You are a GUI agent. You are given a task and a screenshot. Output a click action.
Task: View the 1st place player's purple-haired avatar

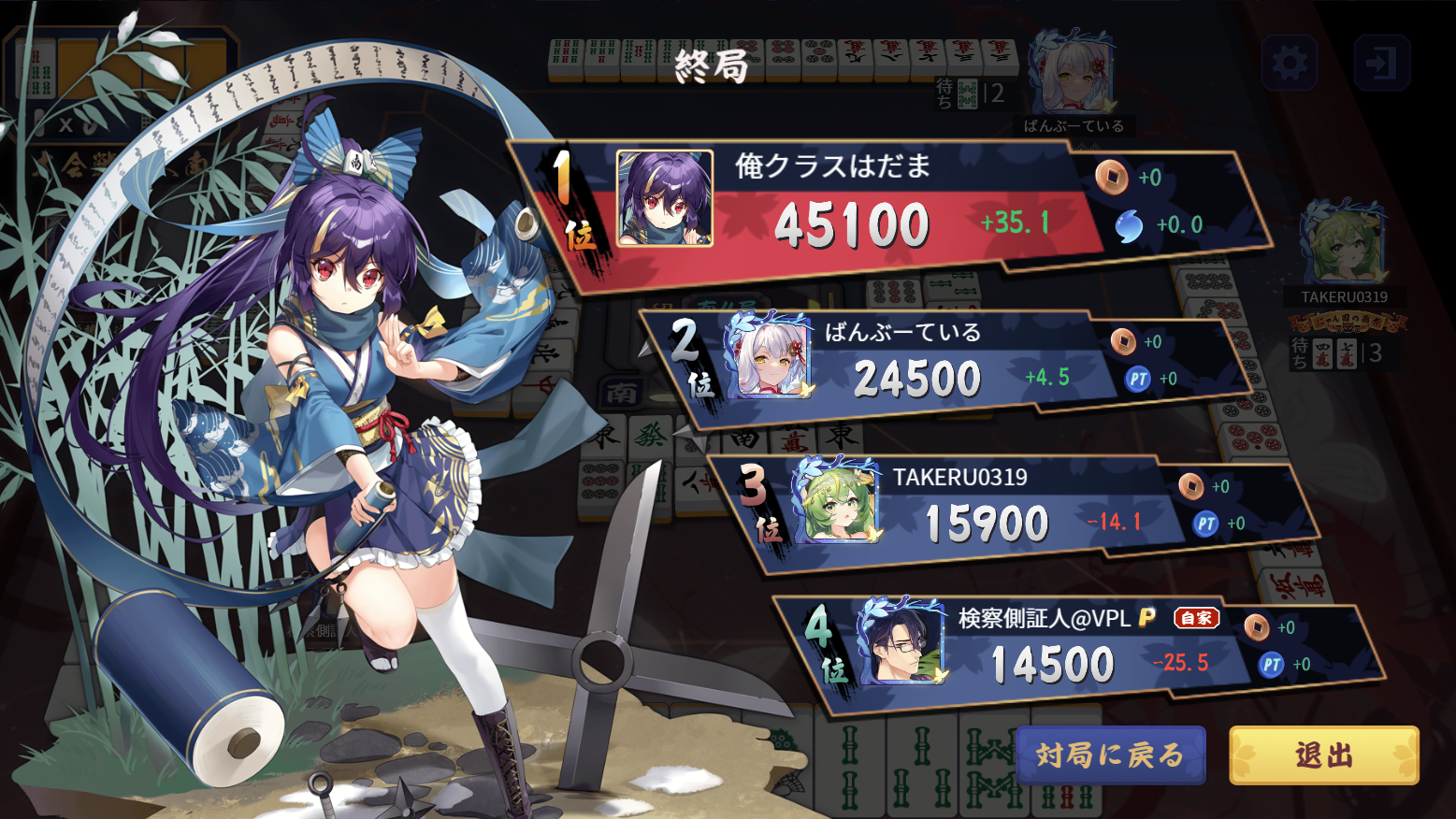pos(665,198)
